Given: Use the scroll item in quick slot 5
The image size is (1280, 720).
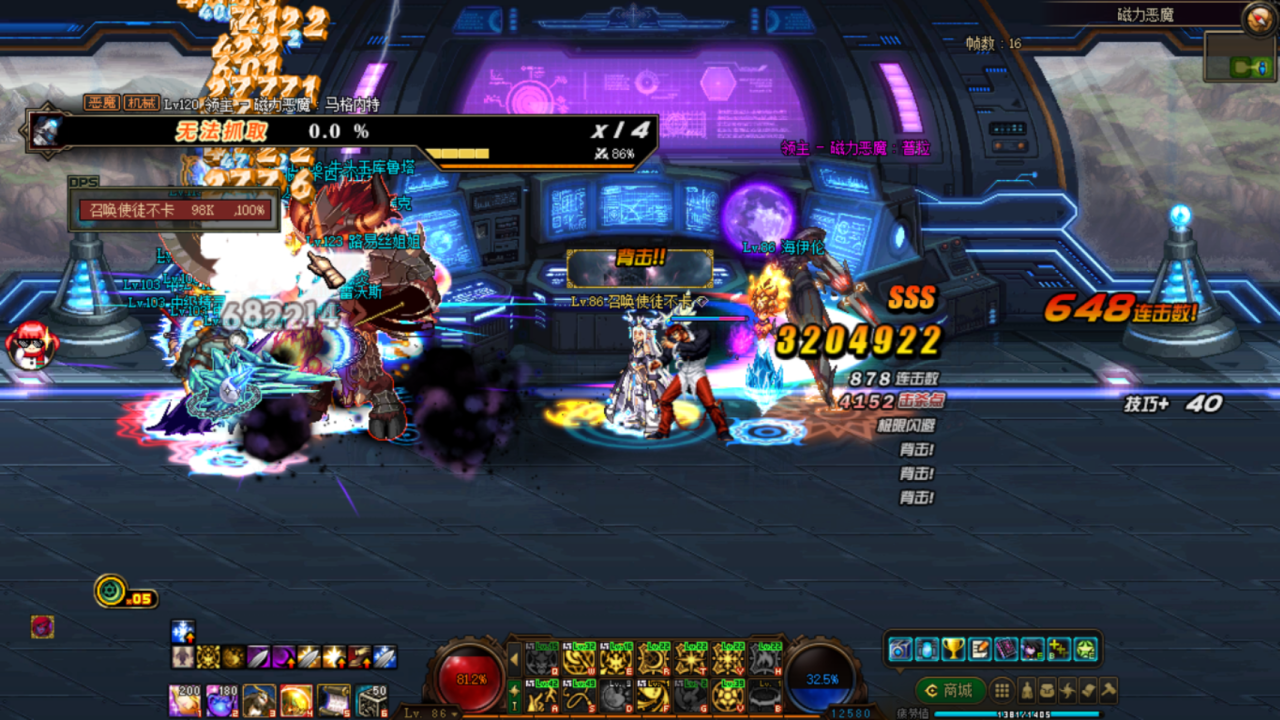Looking at the screenshot, I should pos(334,701).
